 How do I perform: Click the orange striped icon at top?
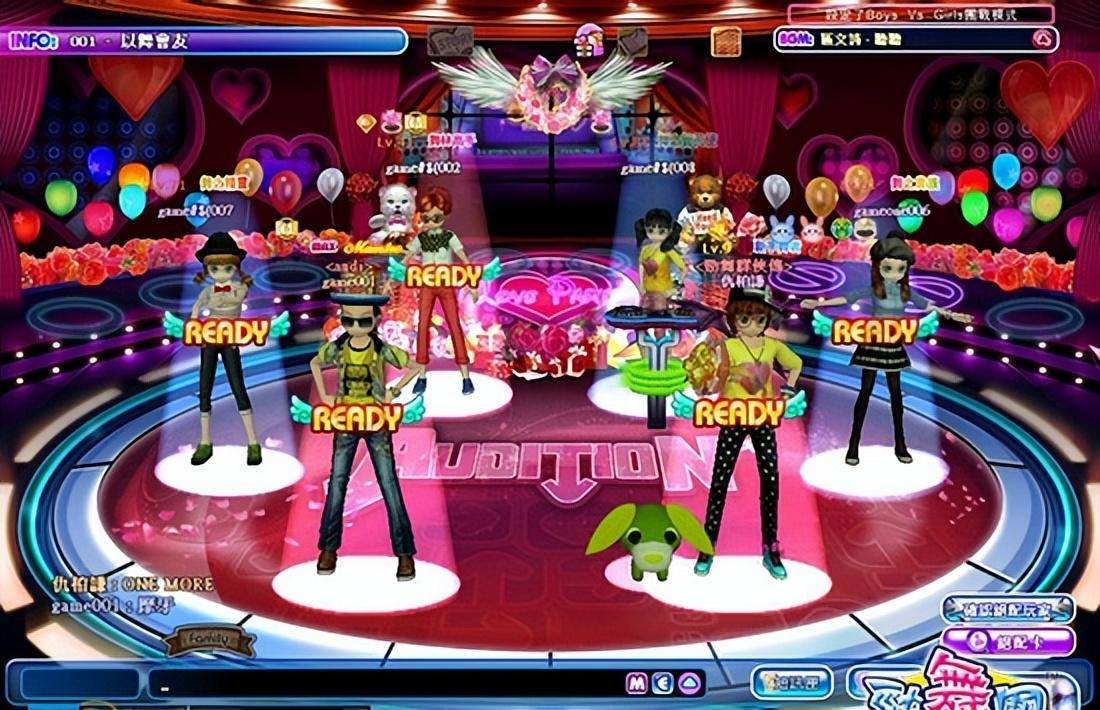(x=726, y=41)
